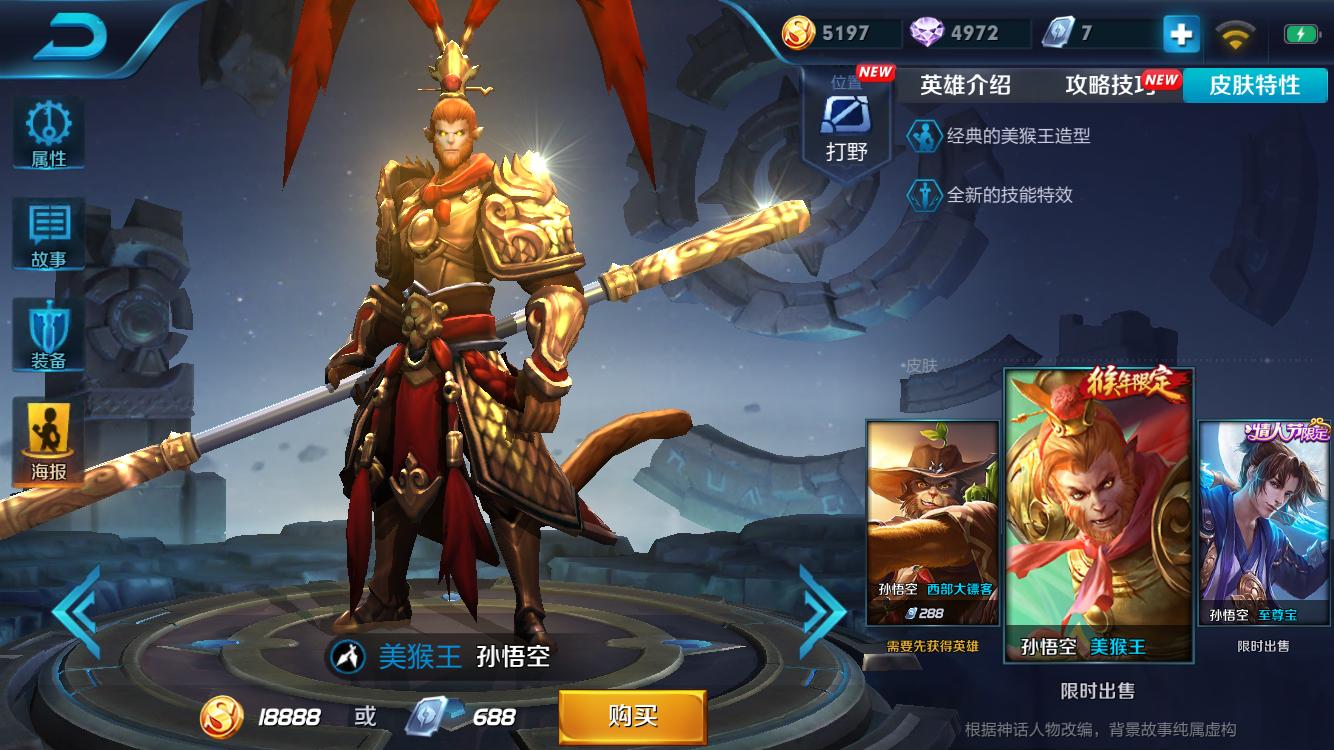Click the diamond currency icon
1334x750 pixels.
928,31
